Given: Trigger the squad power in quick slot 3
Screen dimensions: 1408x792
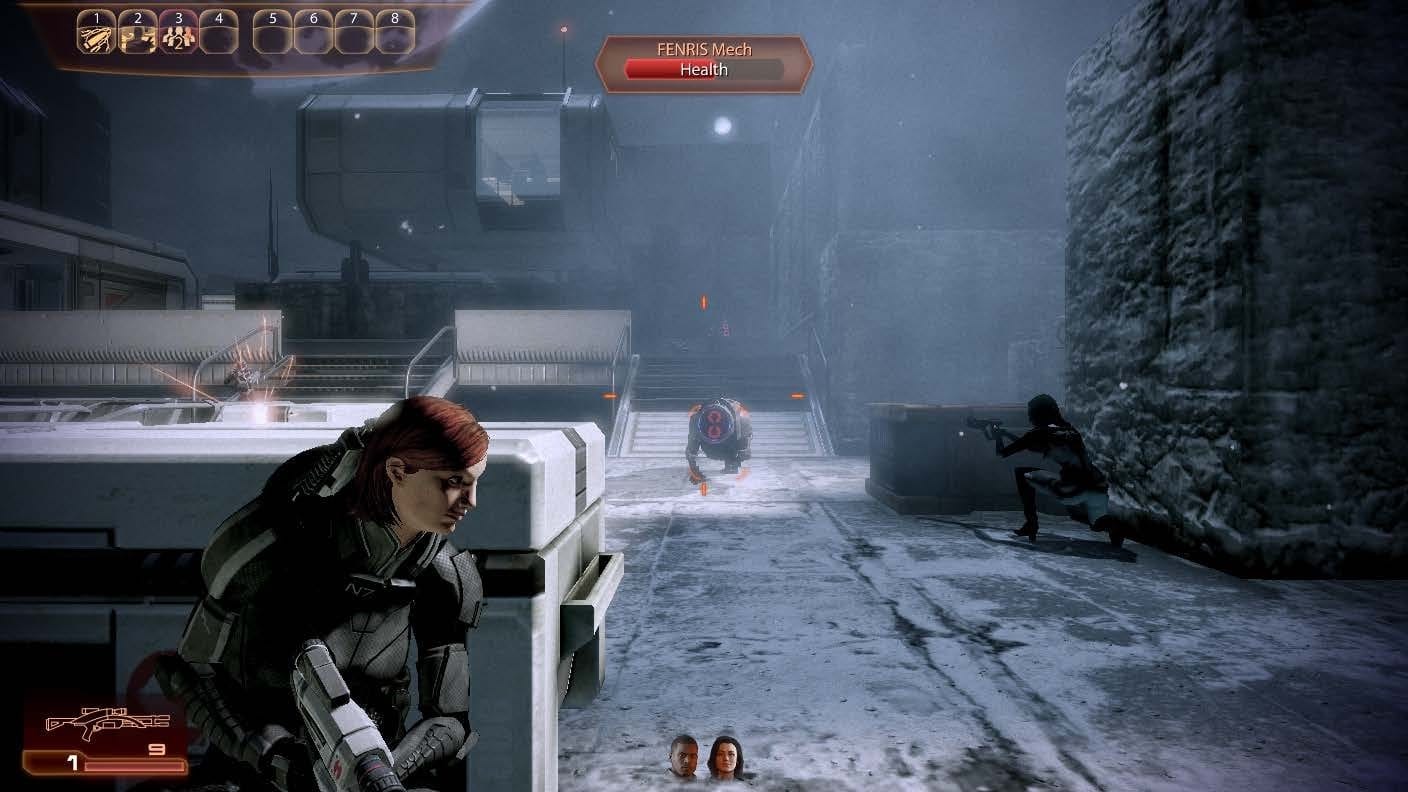Looking at the screenshot, I should coord(179,36).
